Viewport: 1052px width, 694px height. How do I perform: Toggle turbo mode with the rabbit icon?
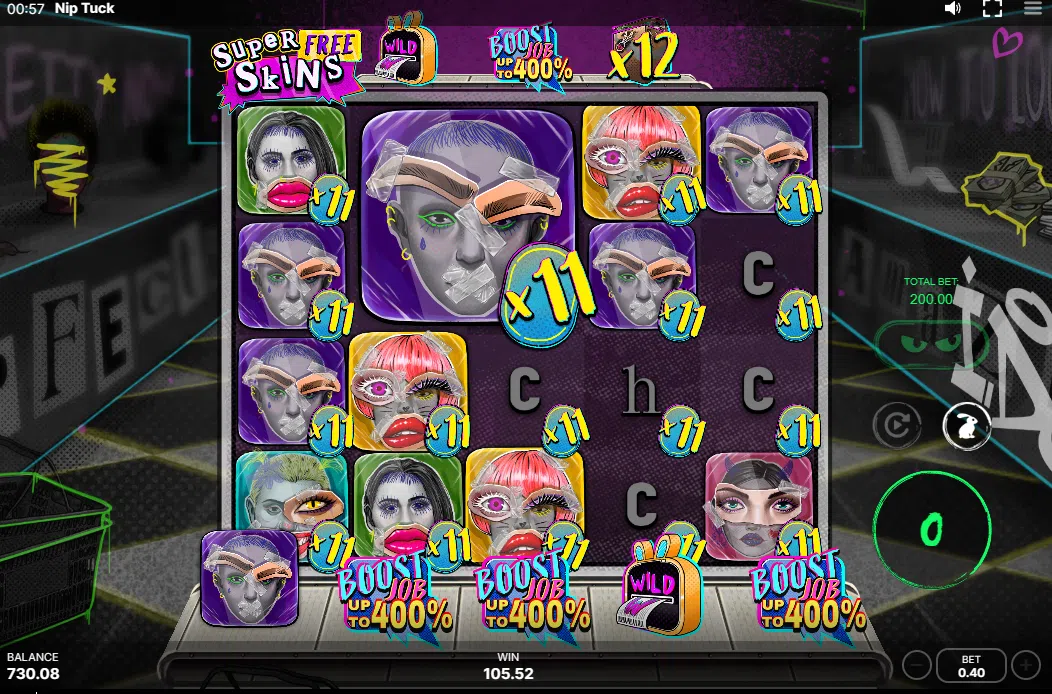tap(967, 426)
